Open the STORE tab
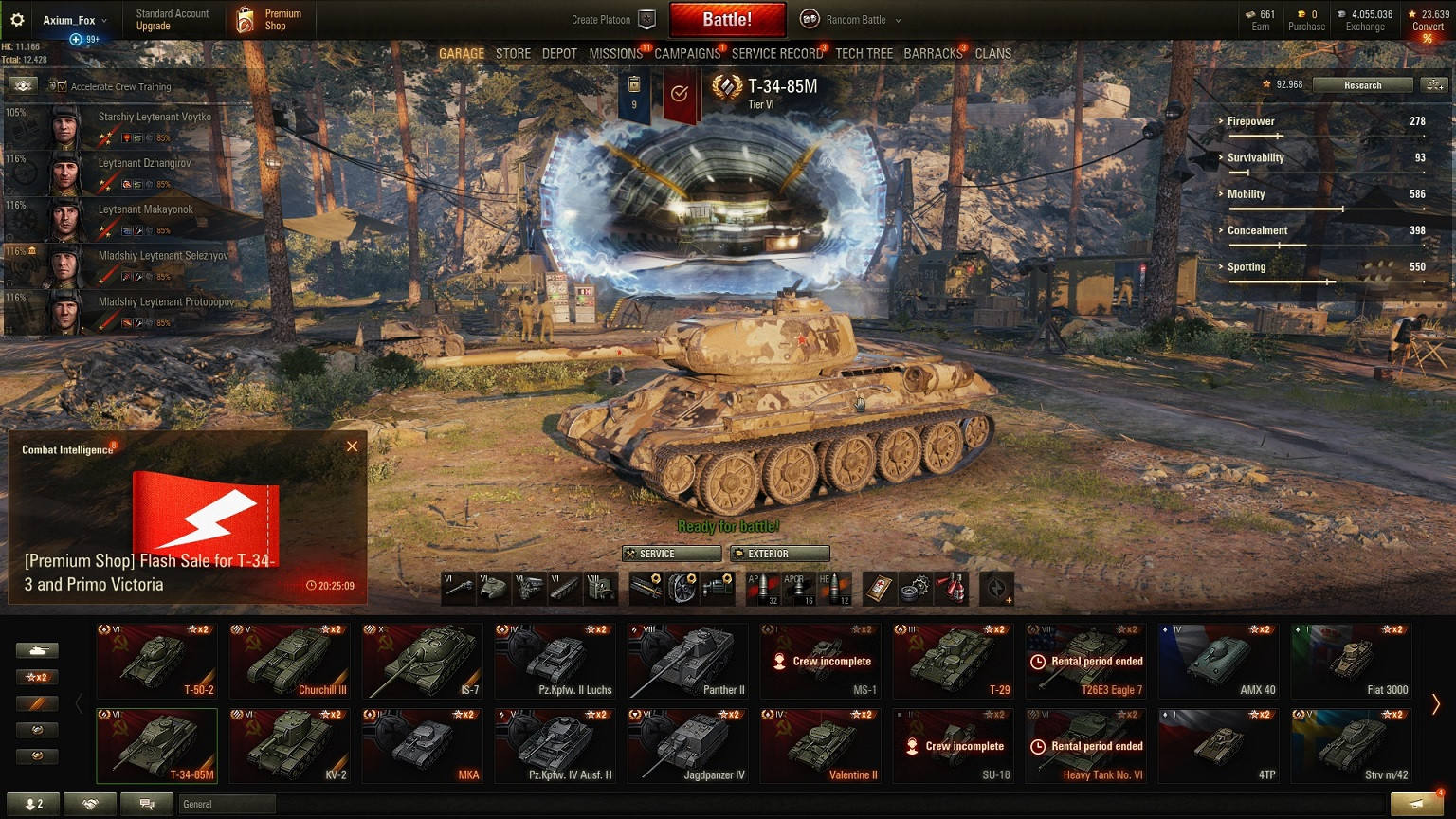The width and height of the screenshot is (1456, 819). 513,54
